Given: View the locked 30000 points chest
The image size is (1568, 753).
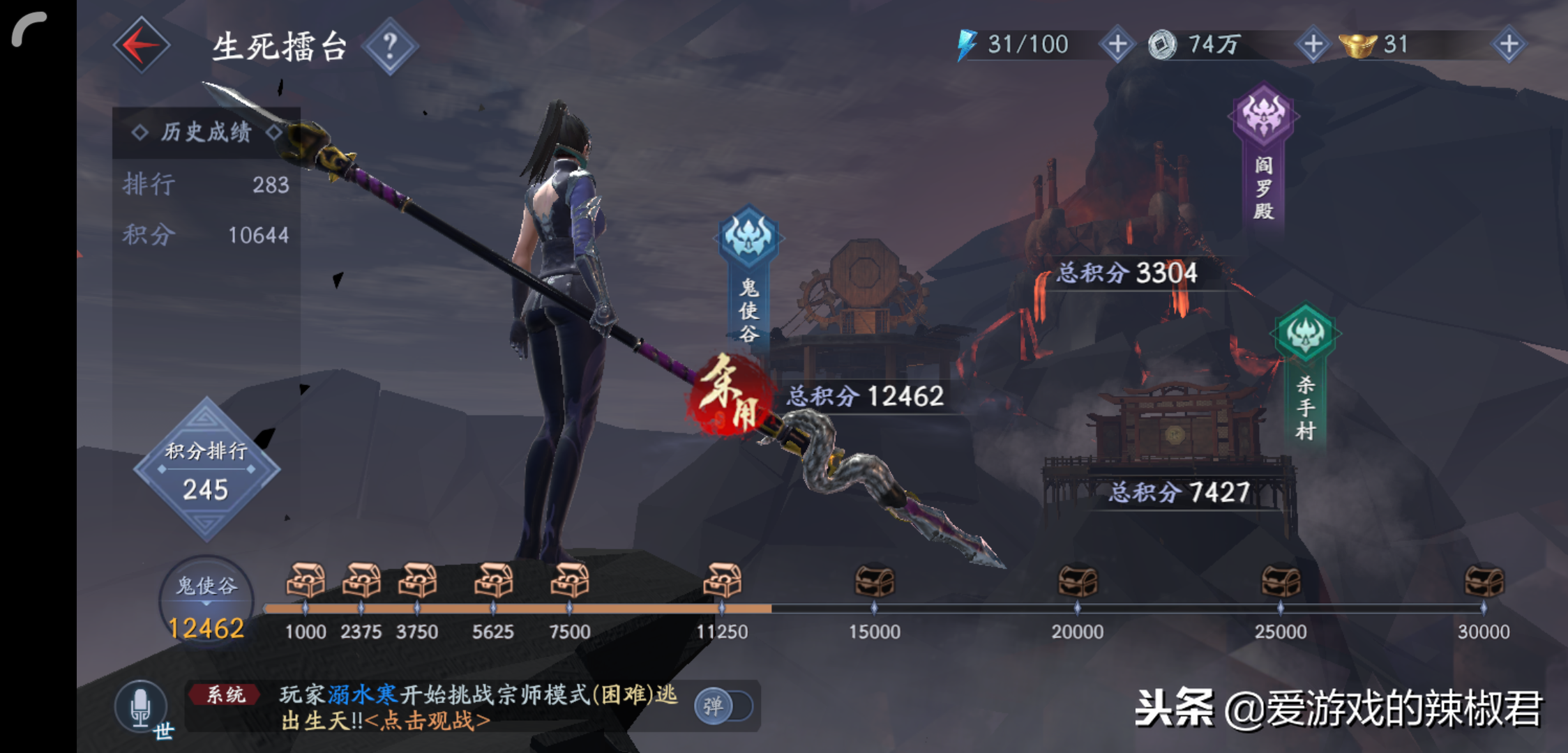Looking at the screenshot, I should [1484, 581].
